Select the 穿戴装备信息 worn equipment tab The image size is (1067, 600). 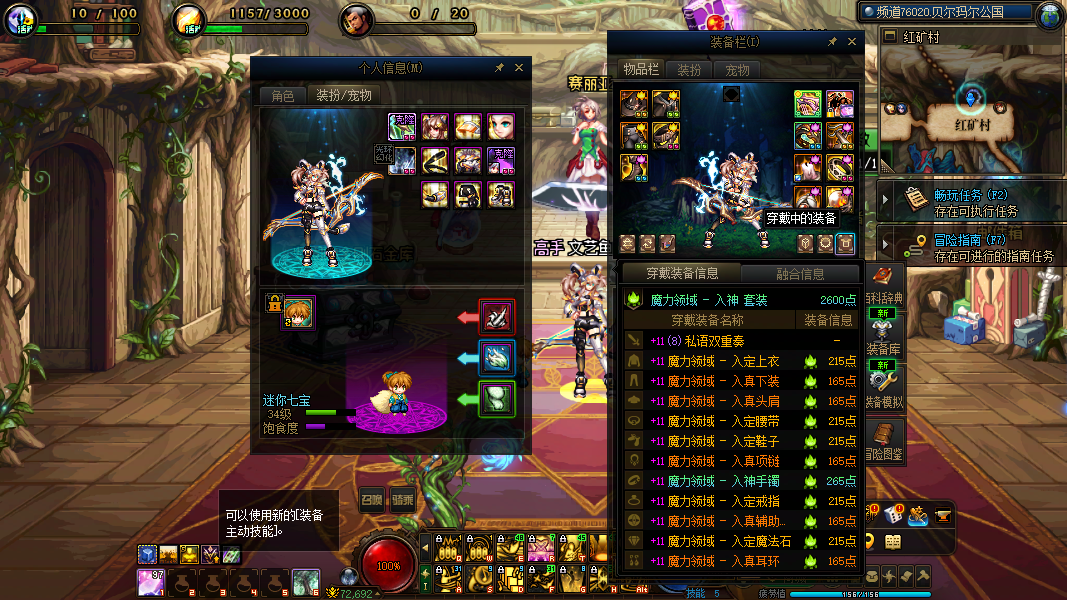[x=680, y=273]
